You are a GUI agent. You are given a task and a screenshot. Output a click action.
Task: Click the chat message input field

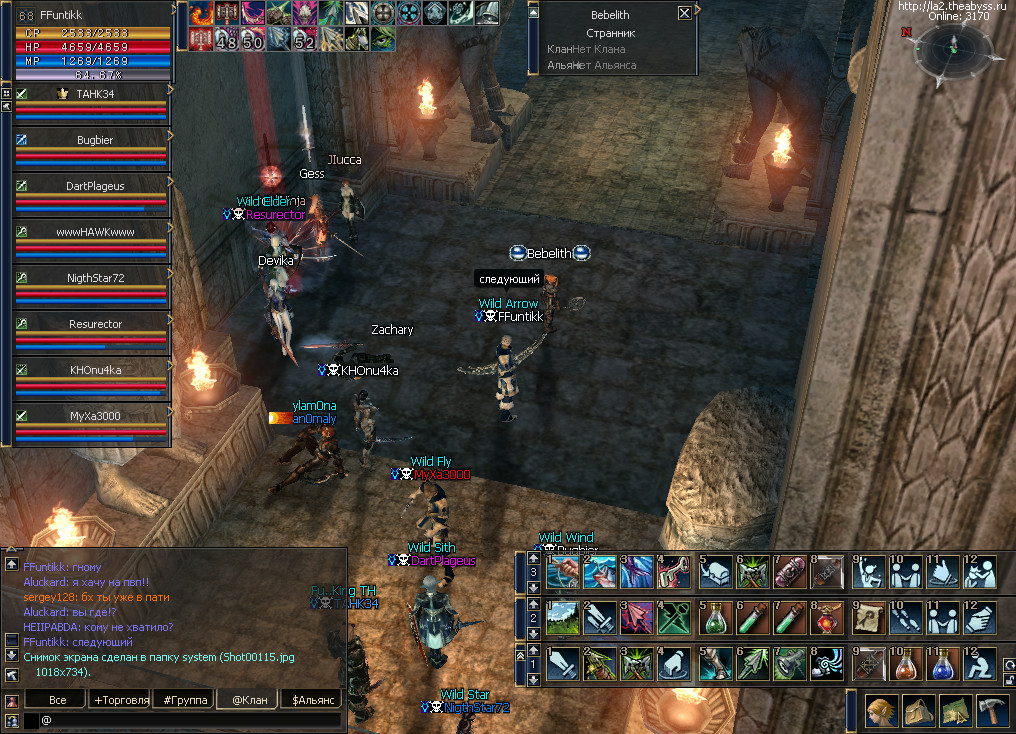click(190, 720)
